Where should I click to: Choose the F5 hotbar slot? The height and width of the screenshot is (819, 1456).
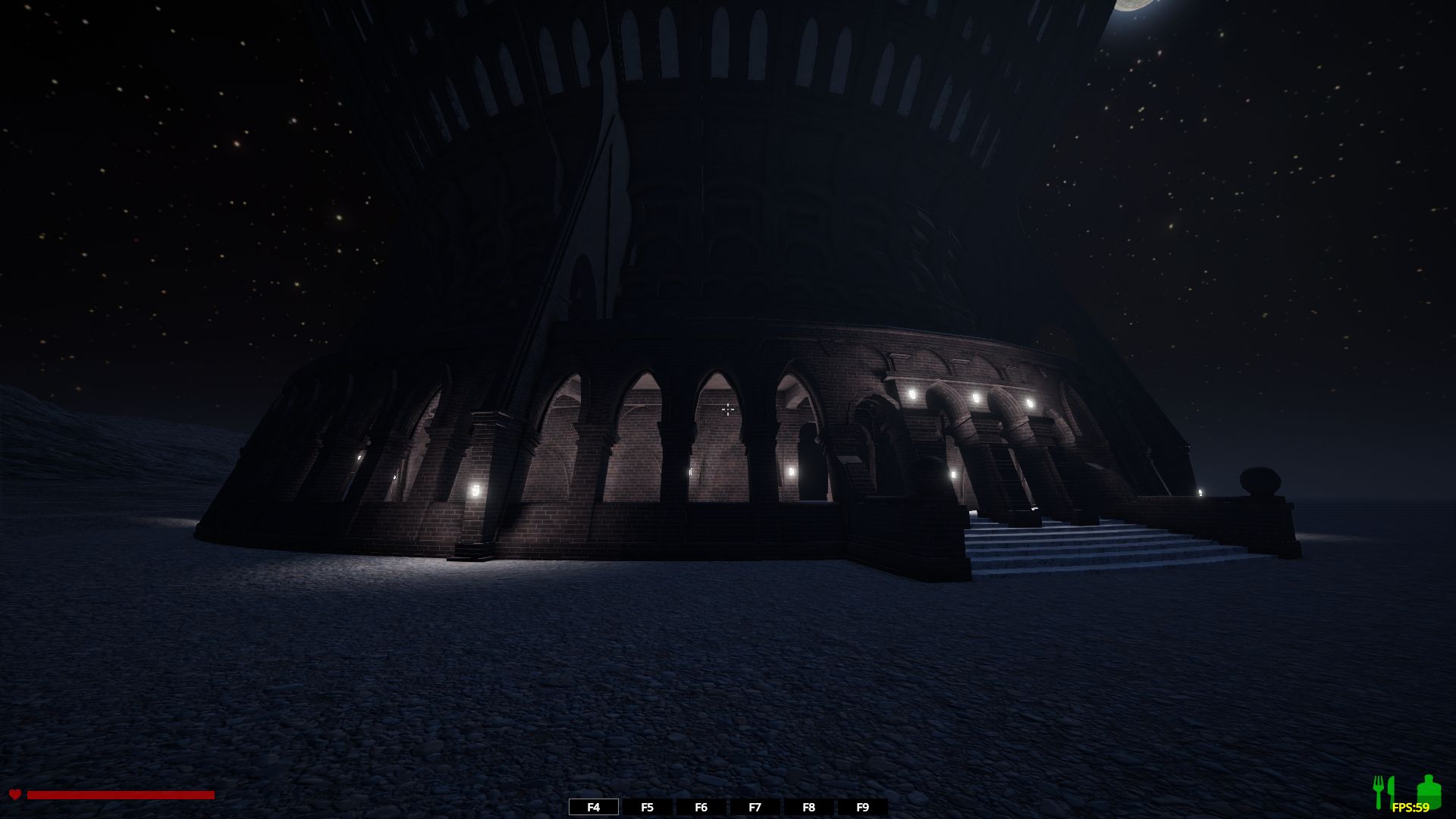tap(647, 808)
